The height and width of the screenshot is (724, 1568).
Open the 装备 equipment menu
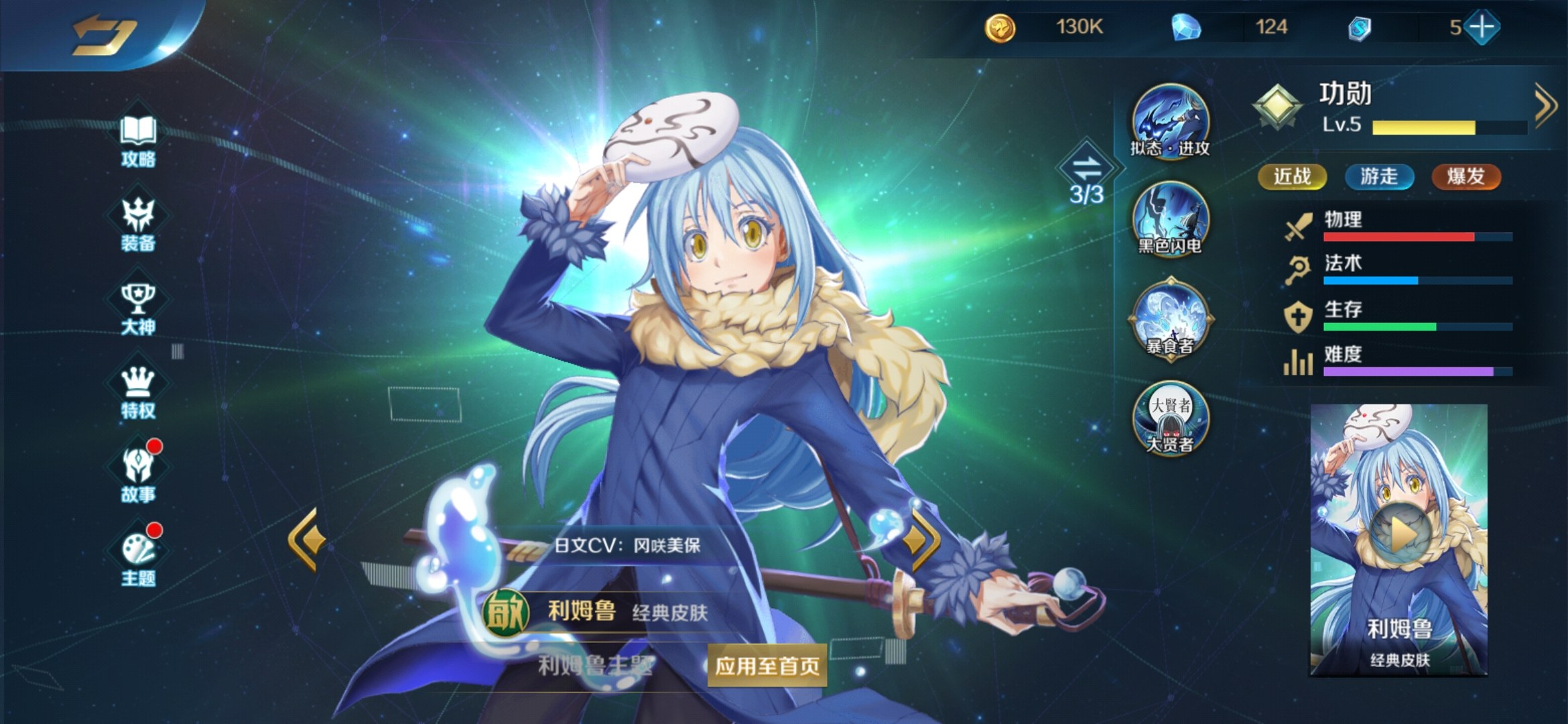pos(138,224)
